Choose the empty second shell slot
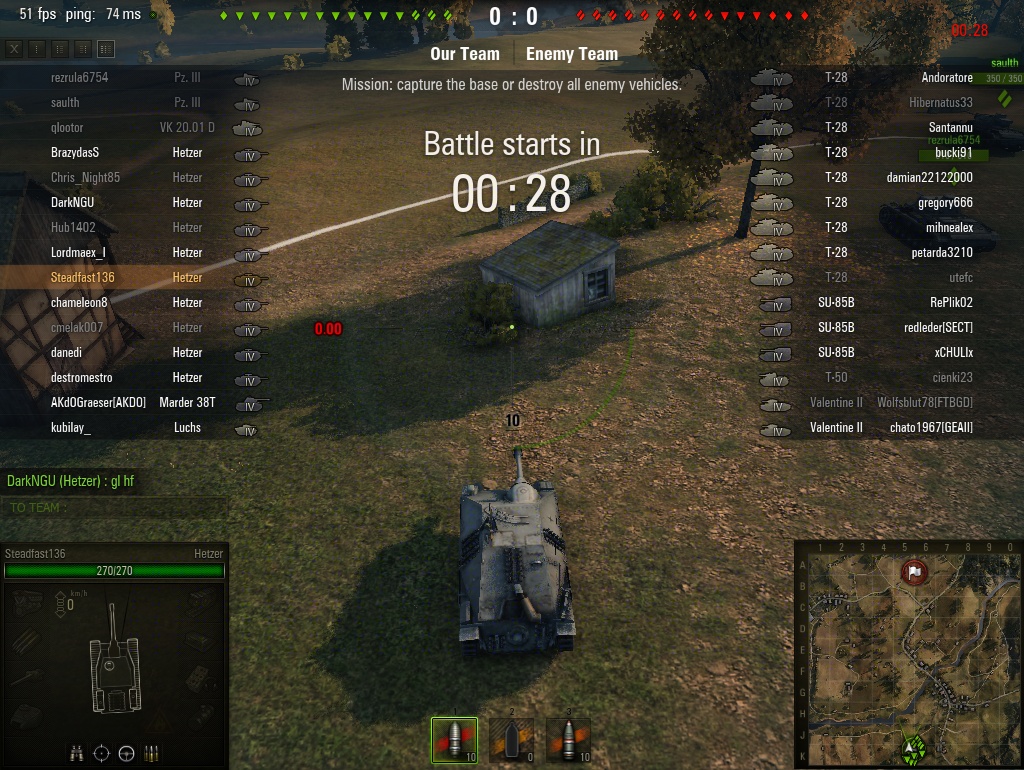 point(512,741)
